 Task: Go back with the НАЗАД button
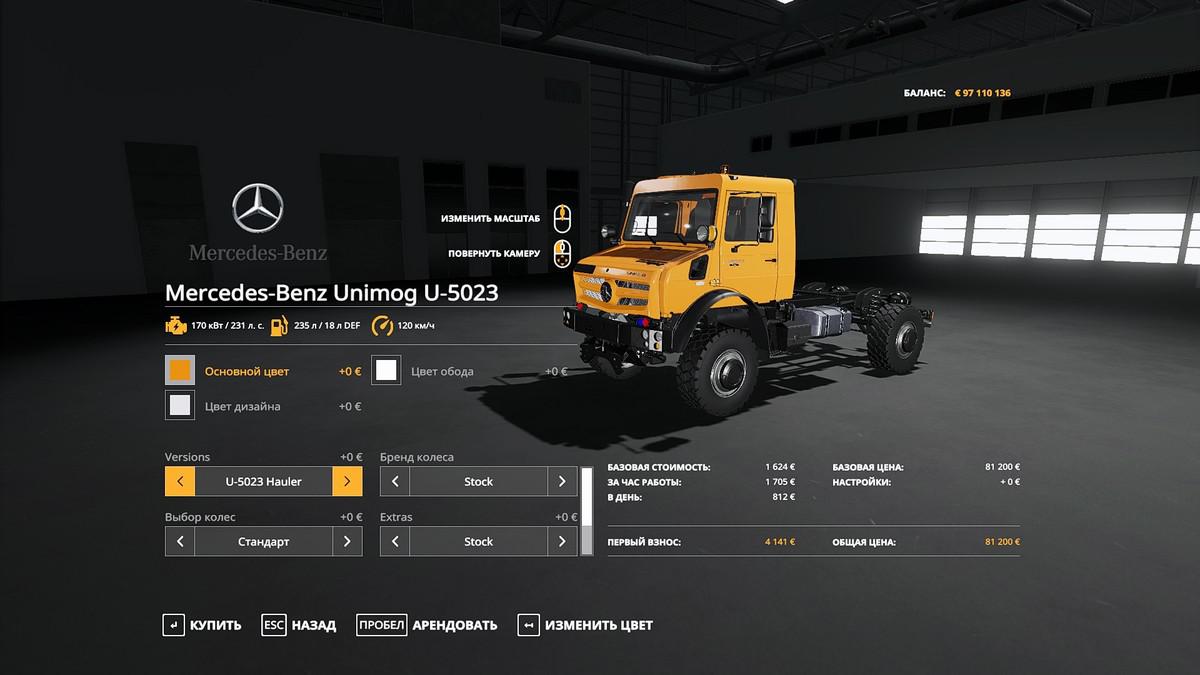point(299,625)
